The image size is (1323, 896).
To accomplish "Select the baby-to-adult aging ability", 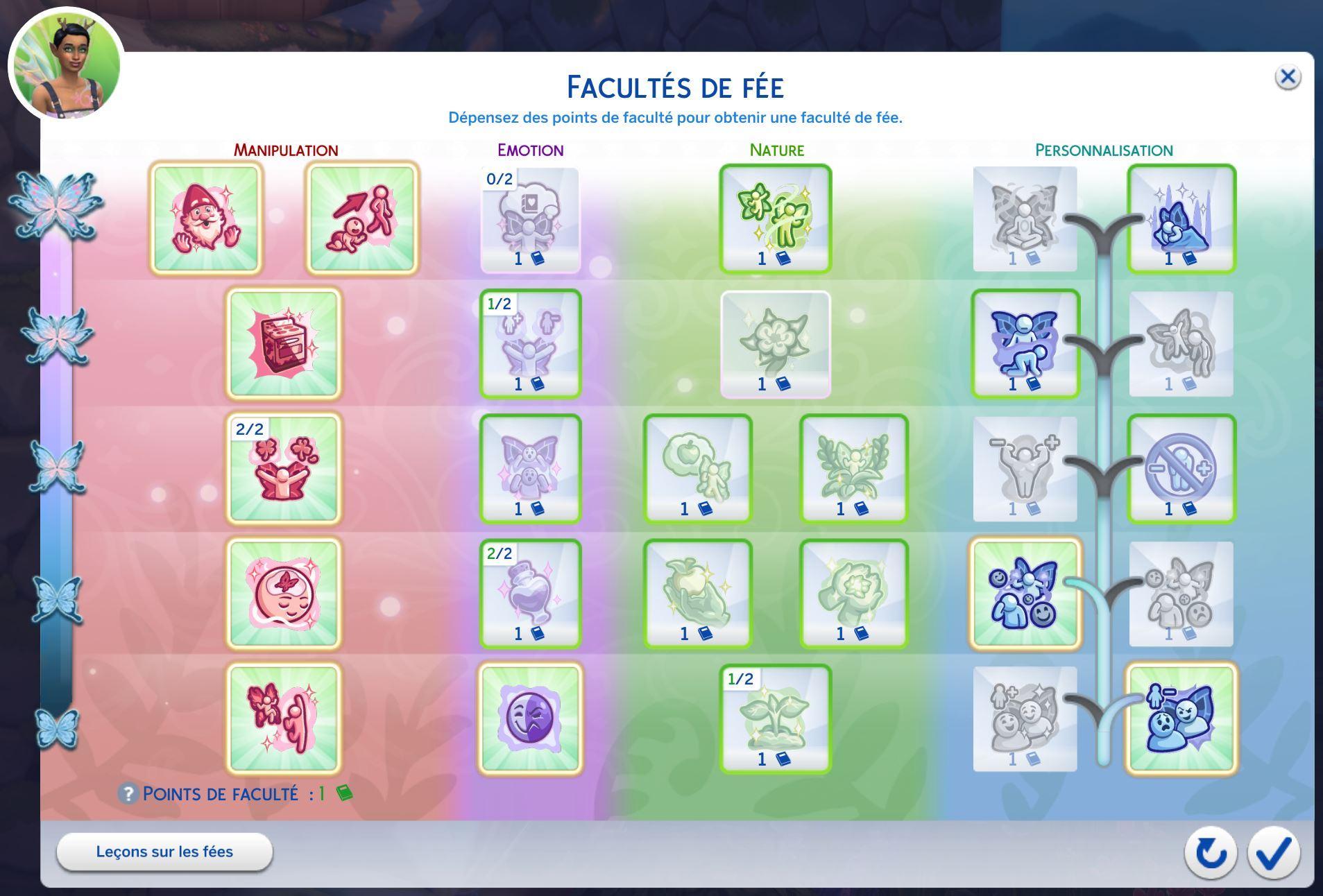I will click(x=362, y=218).
